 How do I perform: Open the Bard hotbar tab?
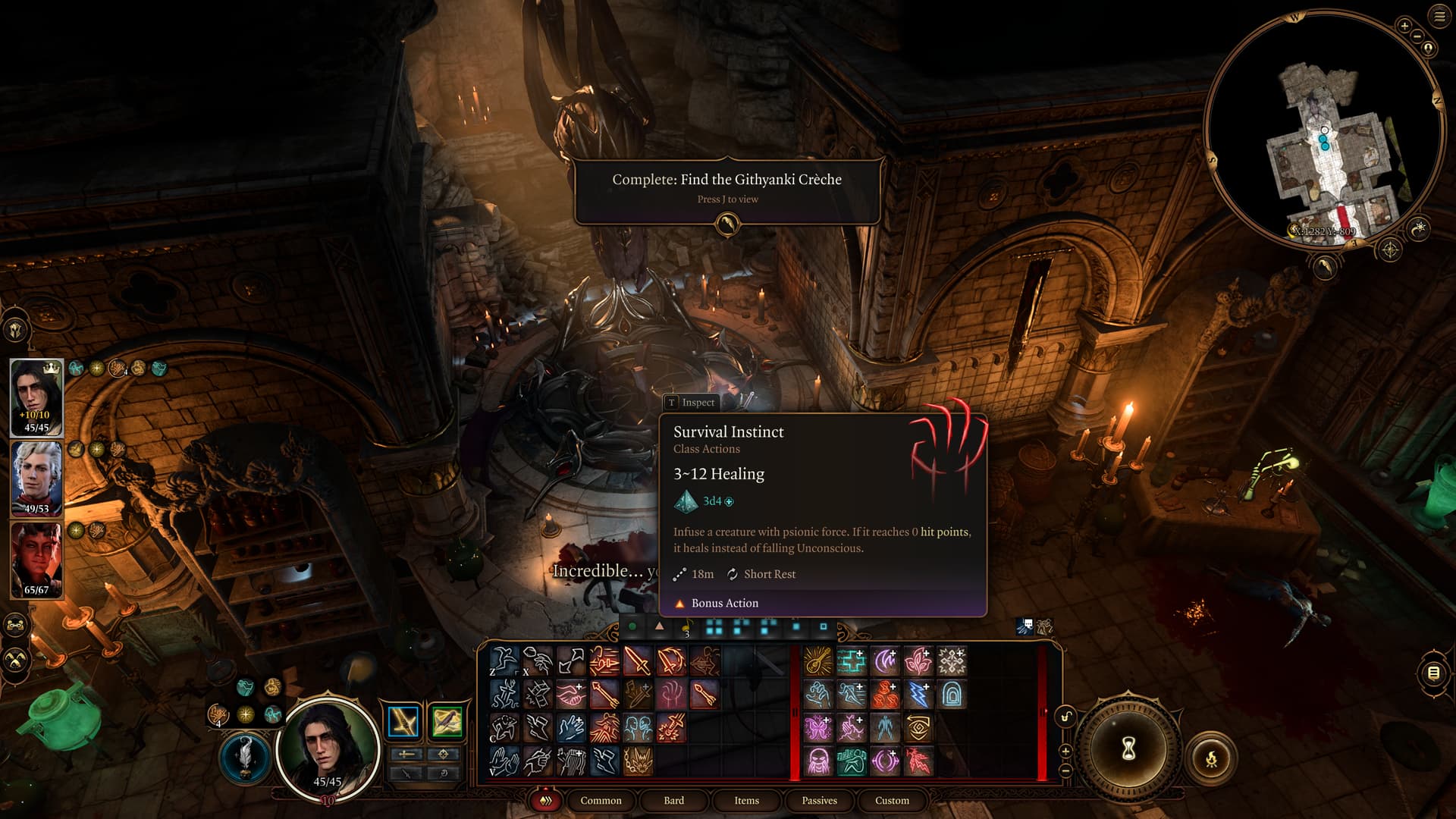click(x=673, y=800)
